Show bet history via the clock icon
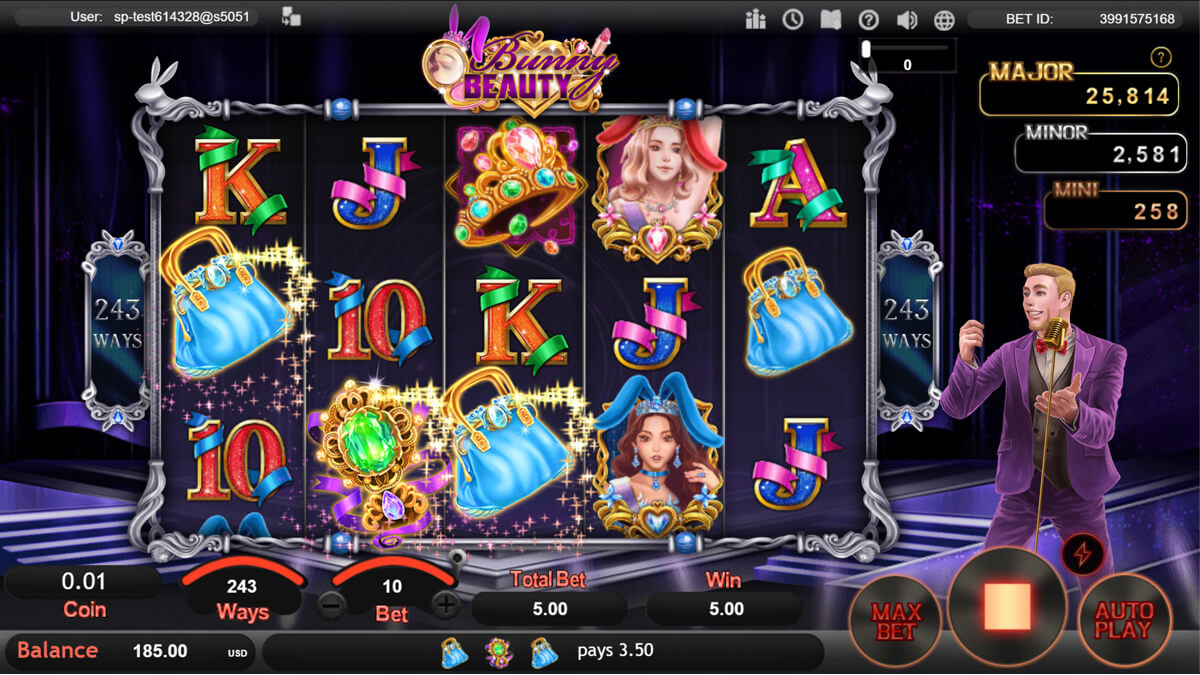Image resolution: width=1200 pixels, height=675 pixels. pyautogui.click(x=793, y=19)
